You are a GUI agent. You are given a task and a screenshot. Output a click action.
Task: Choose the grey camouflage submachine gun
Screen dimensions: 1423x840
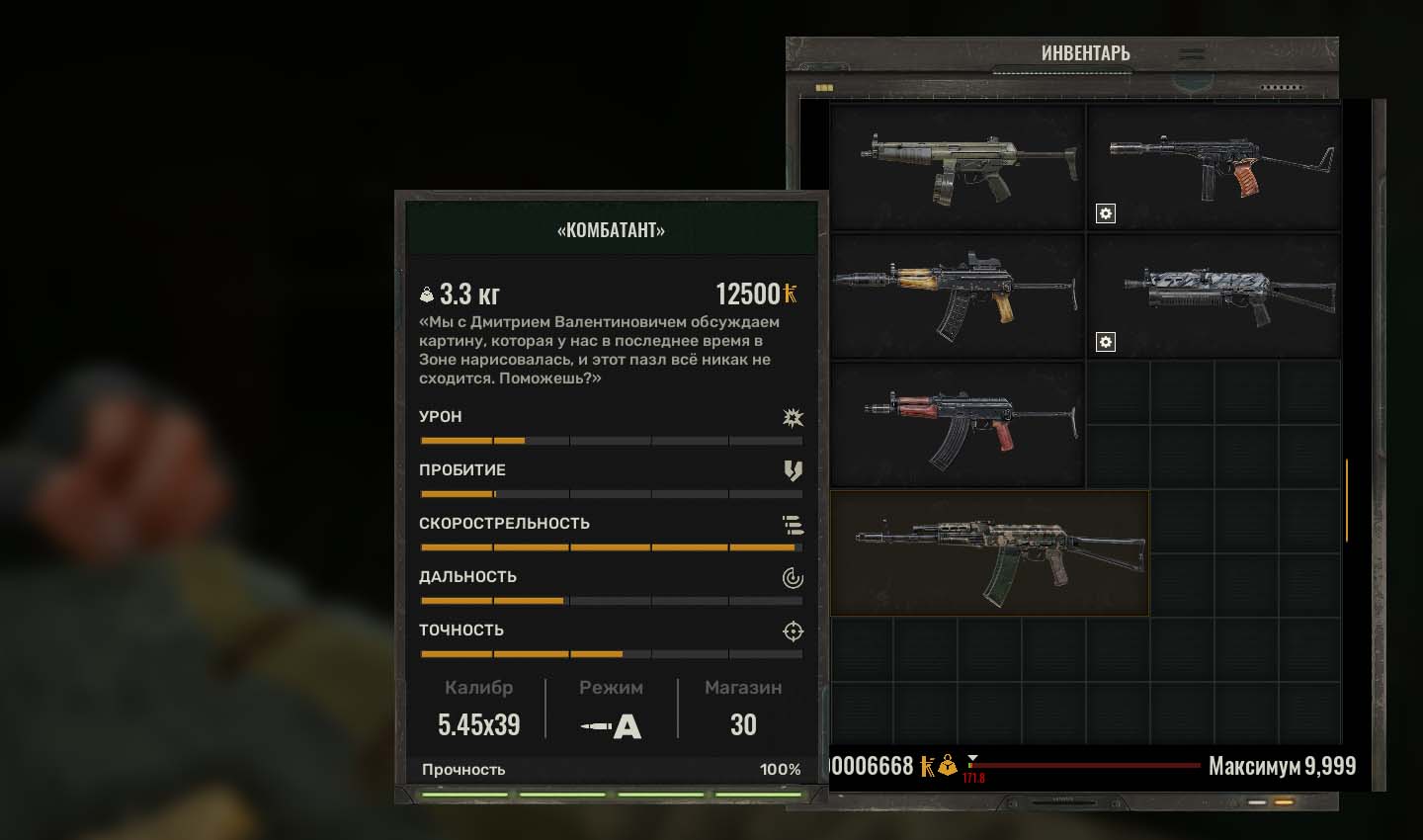(x=1214, y=295)
